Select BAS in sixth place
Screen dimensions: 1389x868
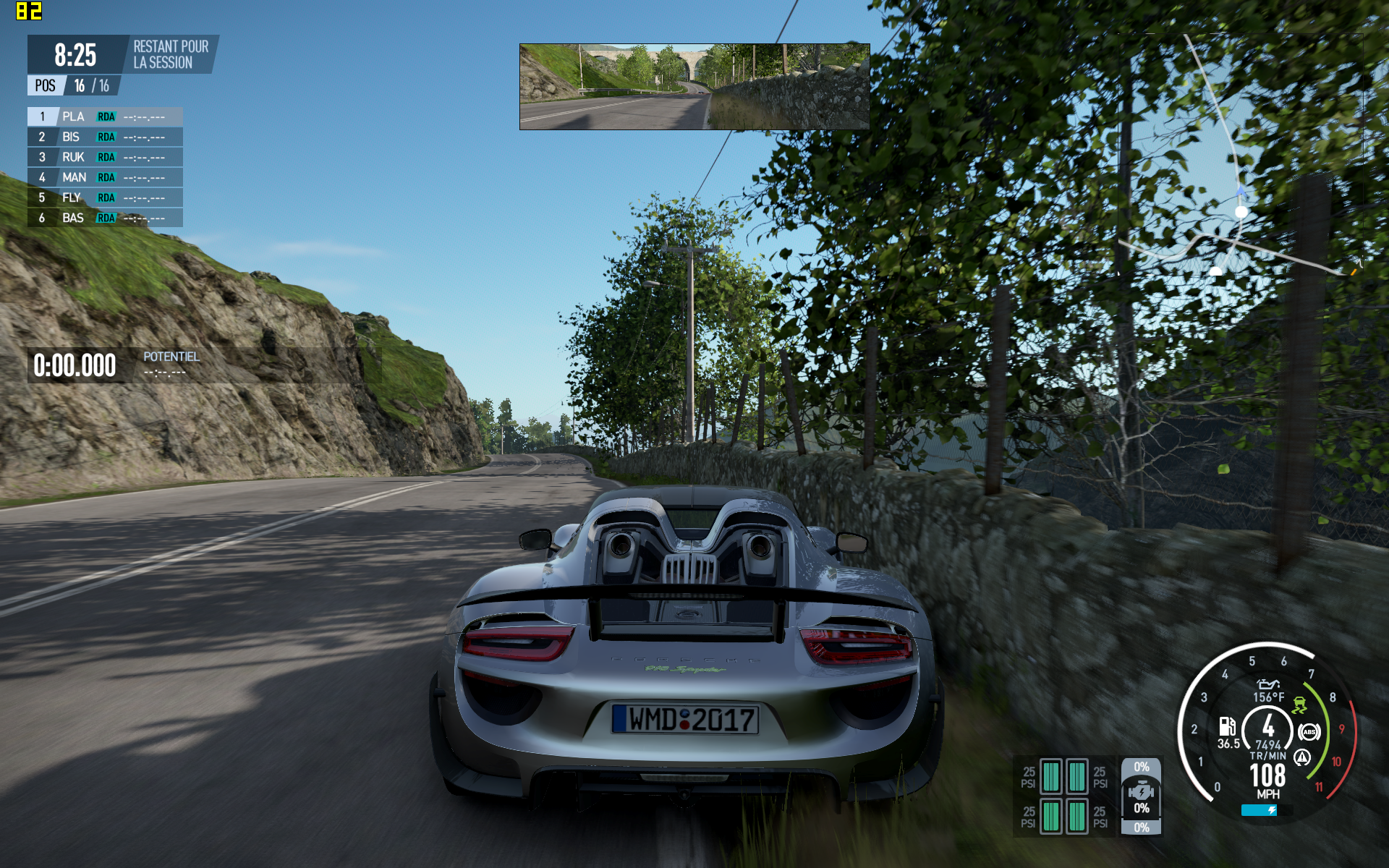coord(105,218)
